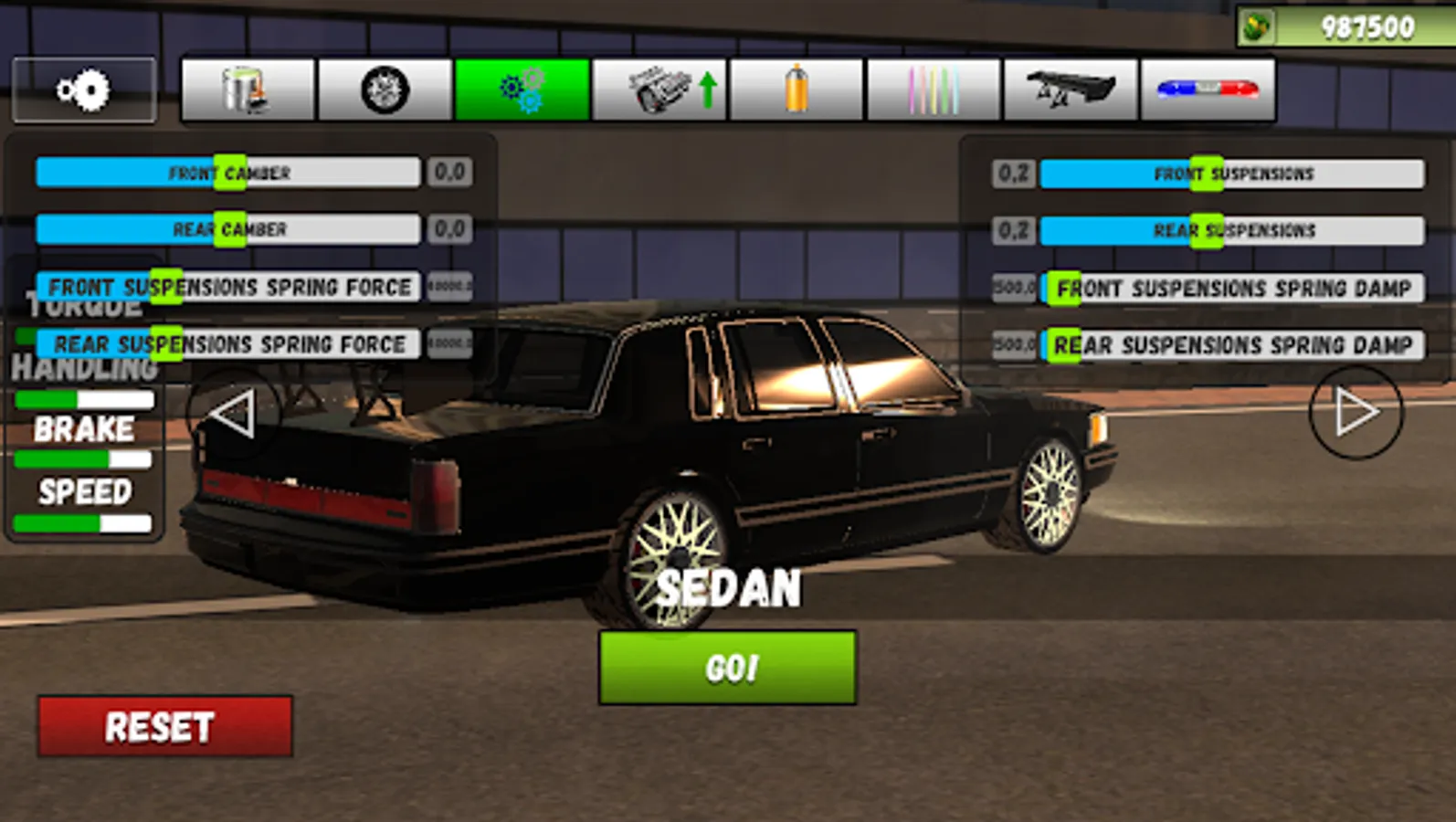The image size is (1456, 822).
Task: Select the wheels customization icon
Action: click(384, 90)
